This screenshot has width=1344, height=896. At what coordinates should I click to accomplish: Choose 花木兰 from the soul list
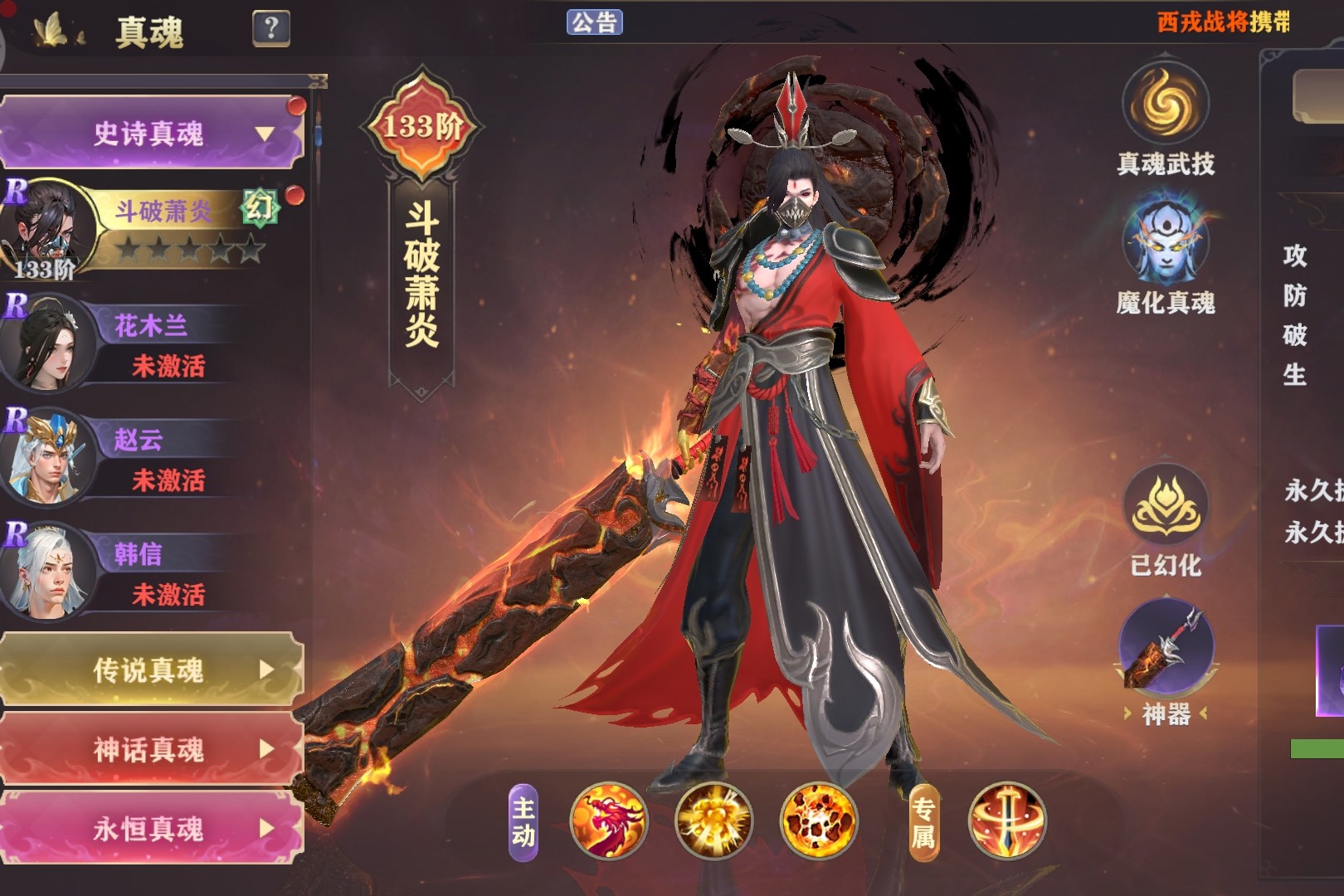pyautogui.click(x=149, y=342)
